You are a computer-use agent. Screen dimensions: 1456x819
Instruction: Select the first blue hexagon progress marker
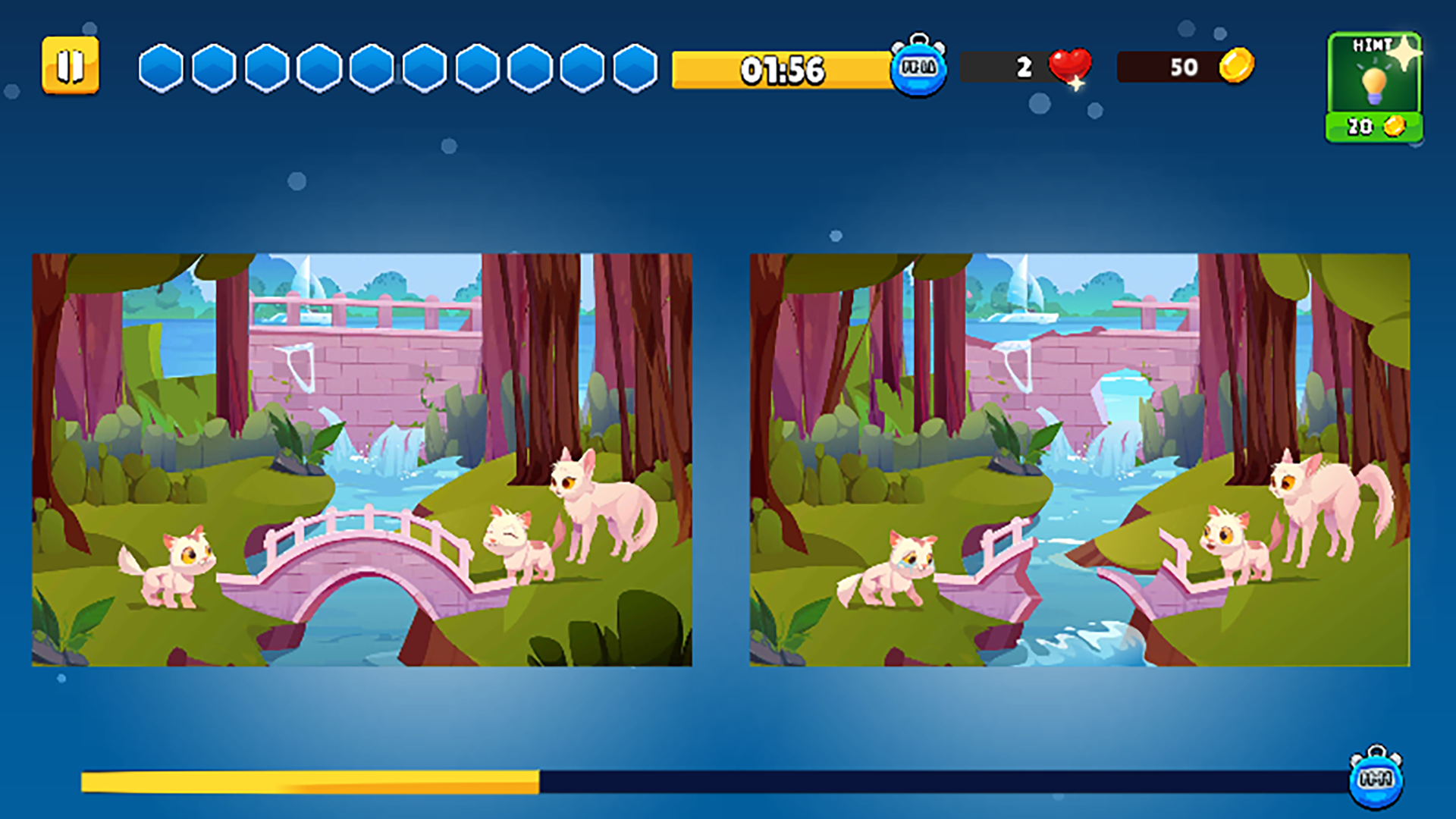coord(162,68)
